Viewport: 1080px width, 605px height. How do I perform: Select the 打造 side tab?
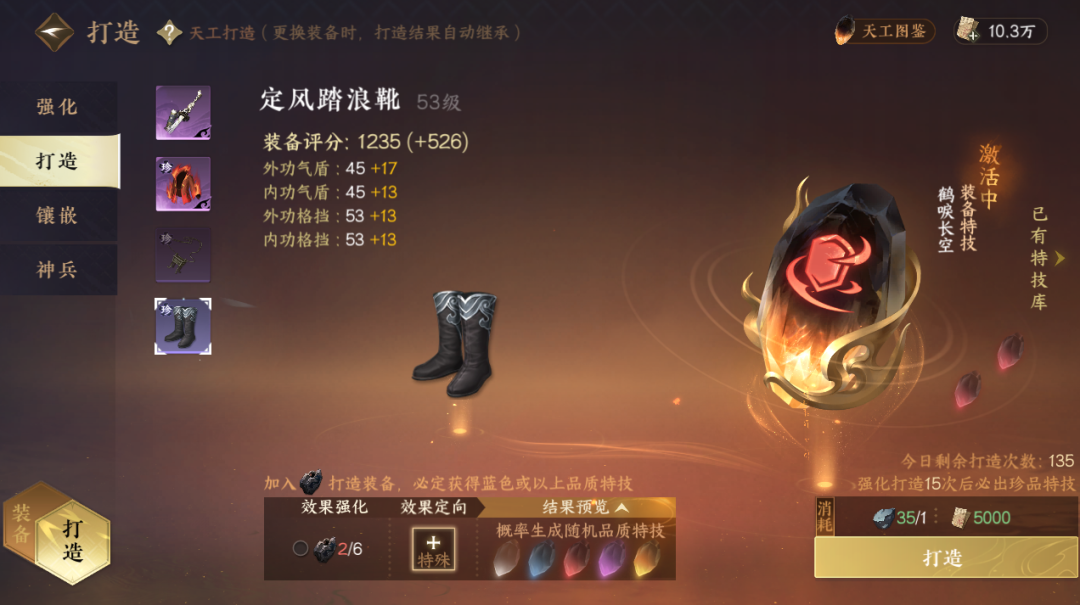pyautogui.click(x=58, y=161)
